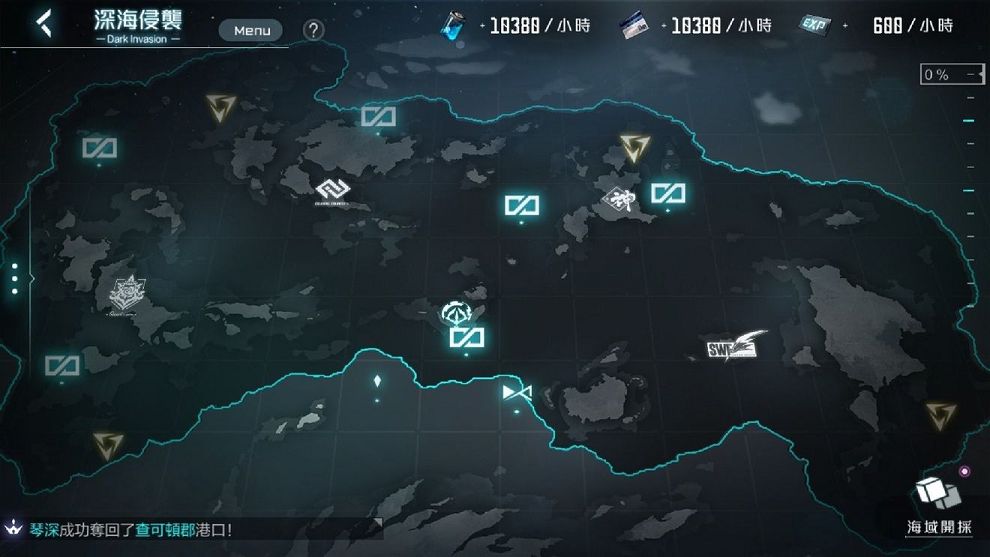
Task: Open the Menu button
Action: coord(252,30)
